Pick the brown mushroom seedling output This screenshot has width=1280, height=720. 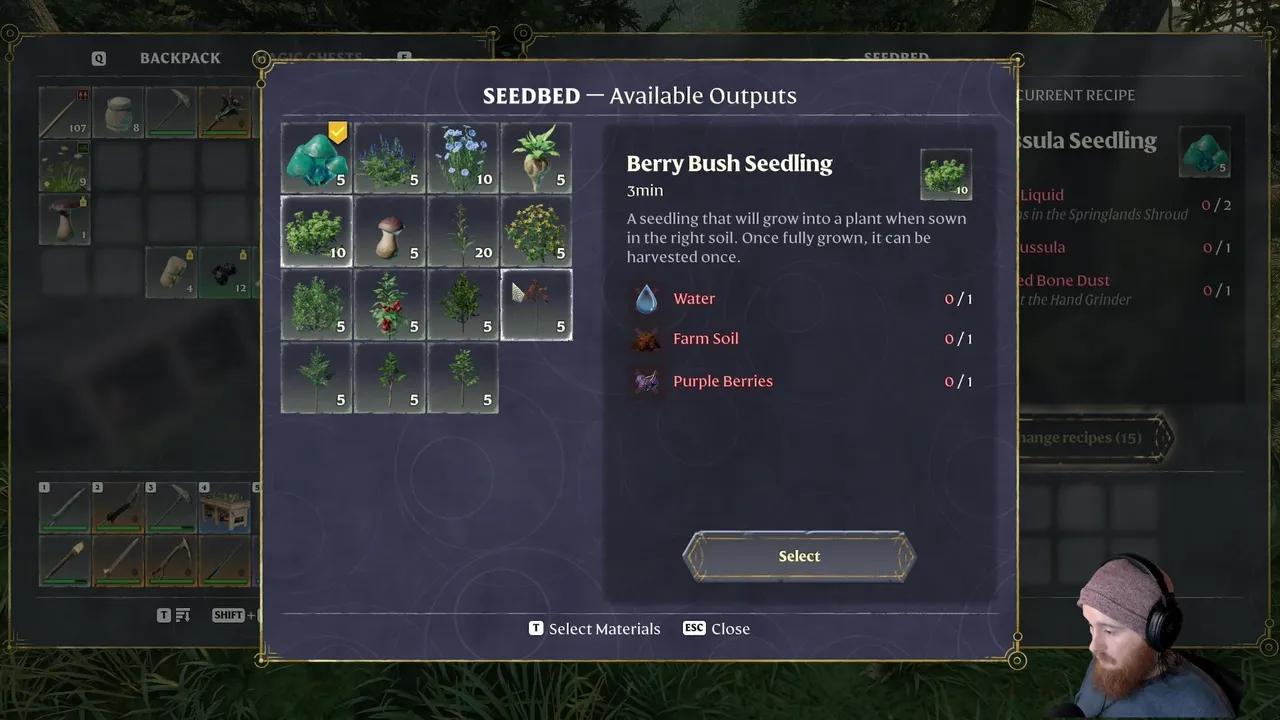click(x=389, y=231)
